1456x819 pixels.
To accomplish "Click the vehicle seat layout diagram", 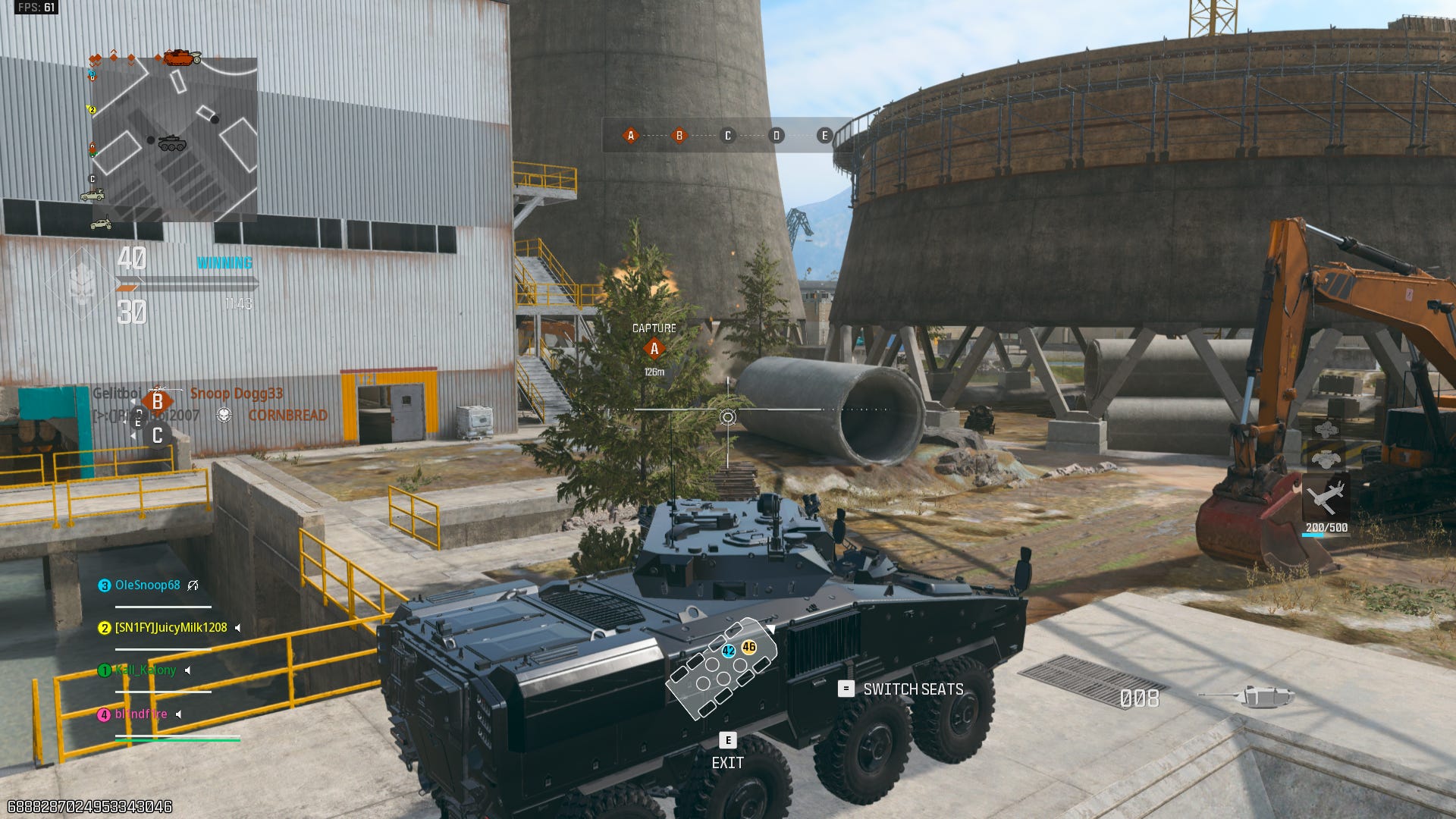I will coord(720,667).
